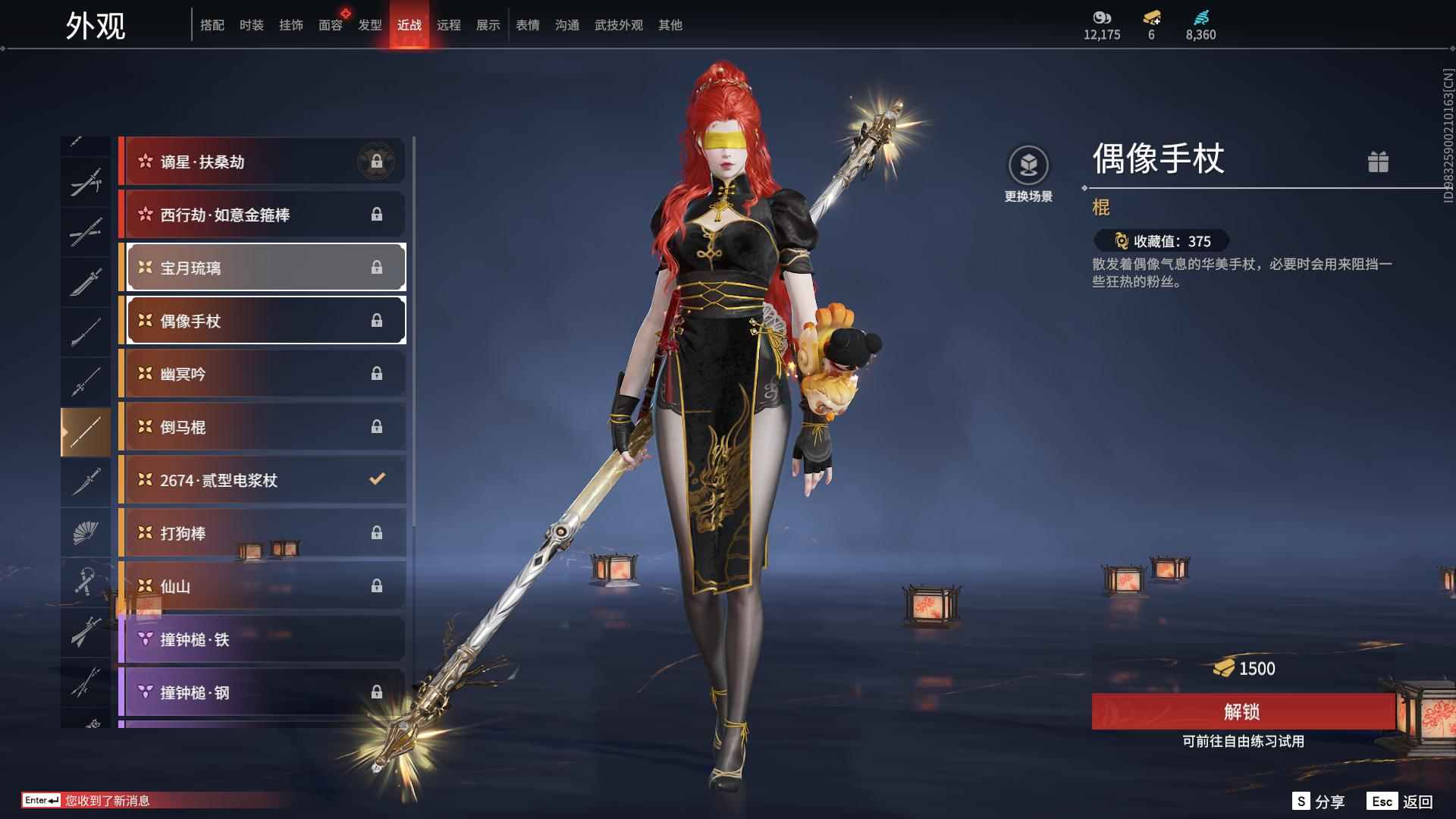Select the fan weapon category icon
The image size is (1456, 819).
coord(86,532)
